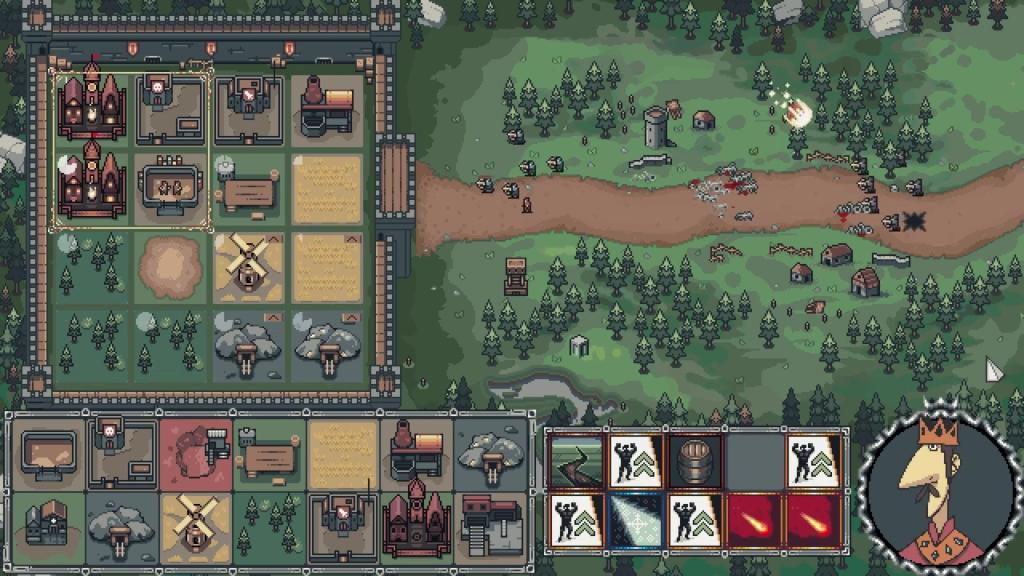
Task: Select the bare dirt plot inside the castle
Action: click(x=169, y=267)
